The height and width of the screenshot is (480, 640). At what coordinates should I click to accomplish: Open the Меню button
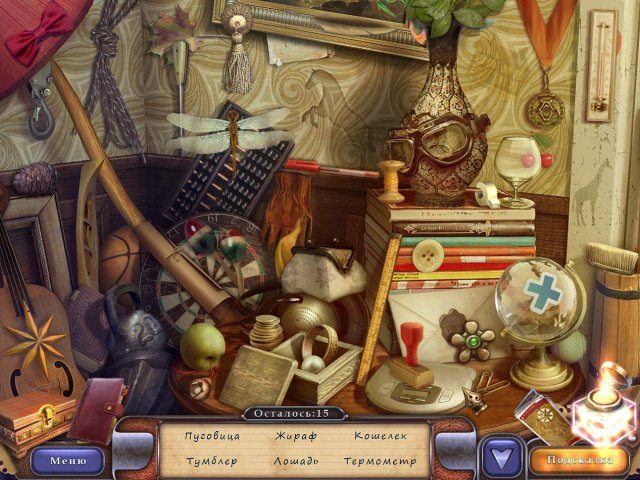67,460
